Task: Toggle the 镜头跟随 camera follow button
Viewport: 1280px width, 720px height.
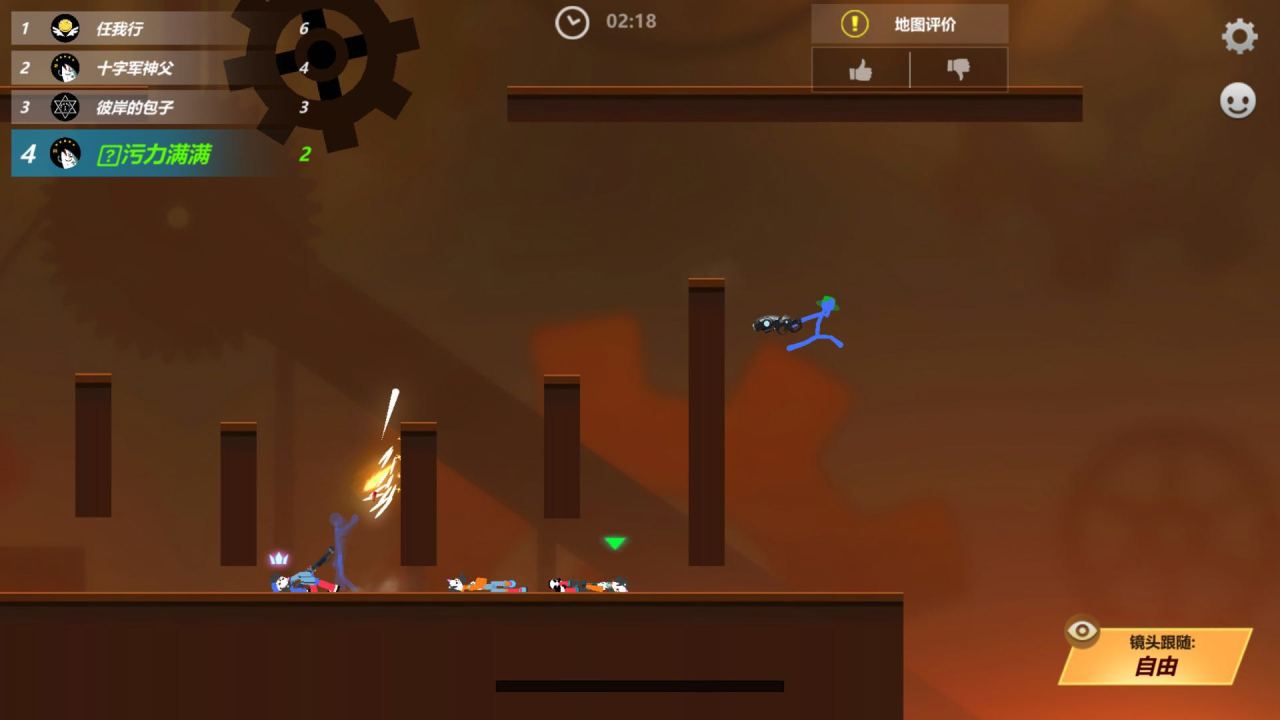Action: pyautogui.click(x=1156, y=656)
